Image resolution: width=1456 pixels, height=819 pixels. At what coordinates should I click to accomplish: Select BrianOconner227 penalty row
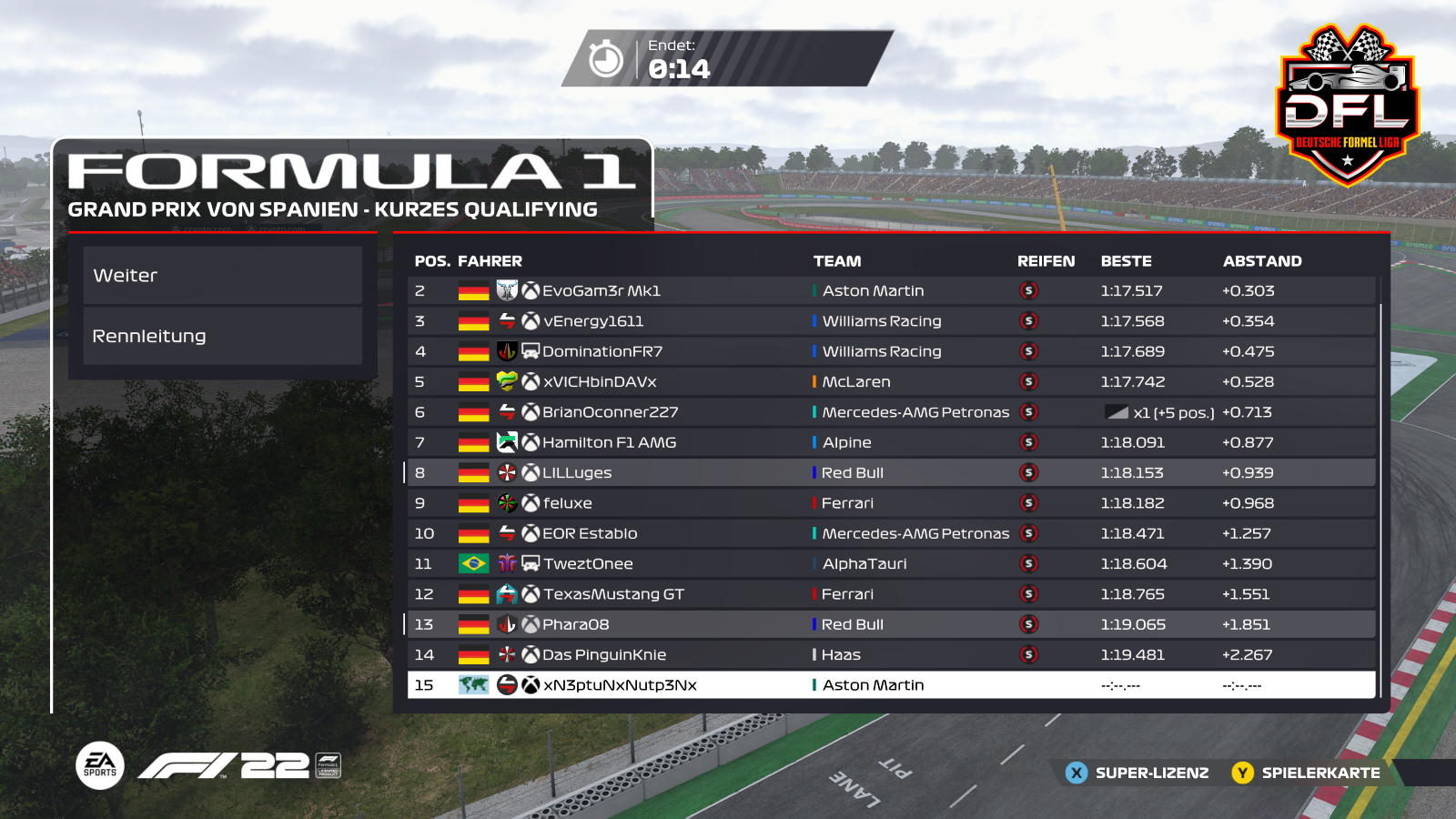click(890, 412)
